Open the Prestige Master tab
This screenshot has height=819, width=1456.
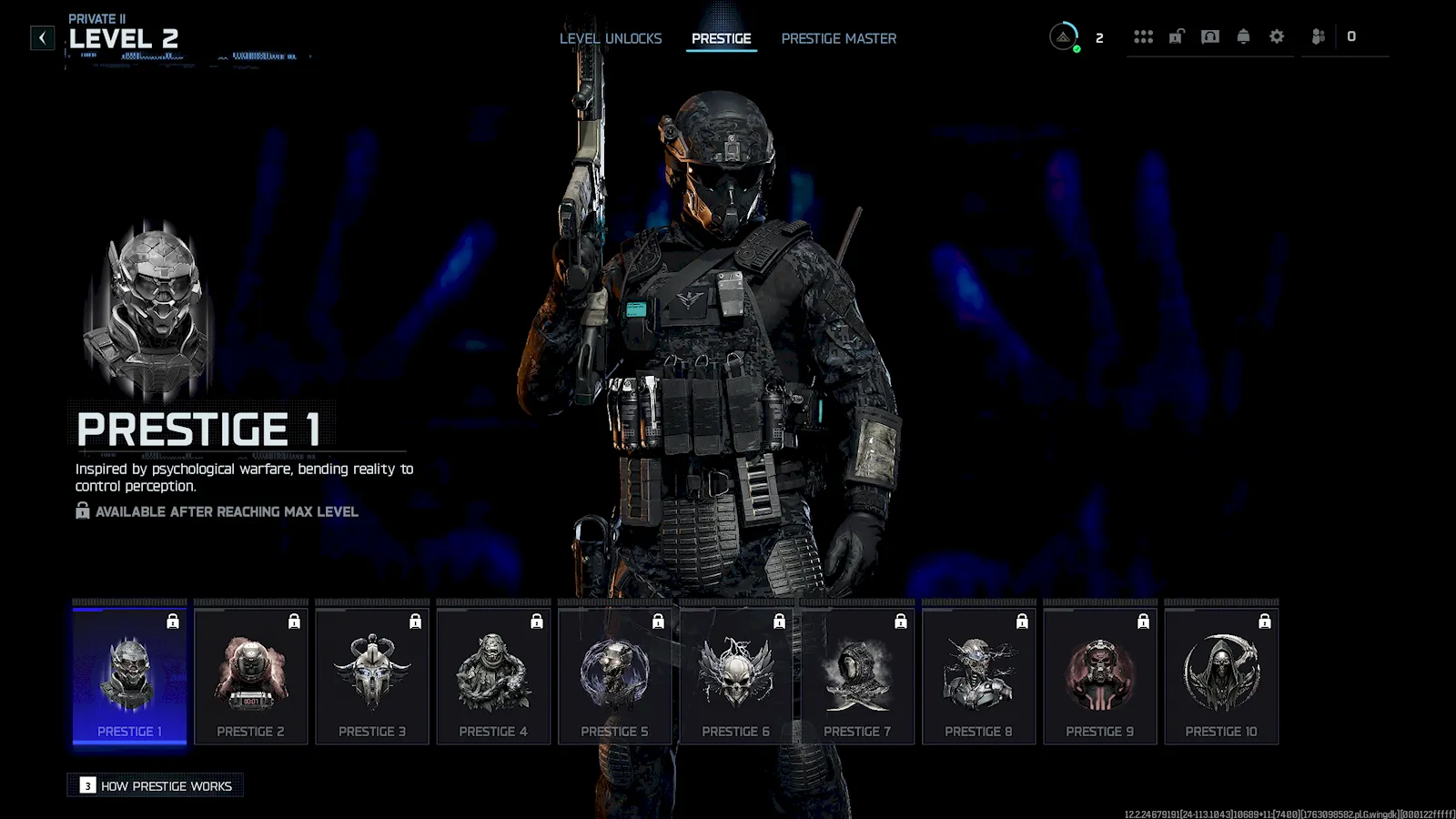838,38
